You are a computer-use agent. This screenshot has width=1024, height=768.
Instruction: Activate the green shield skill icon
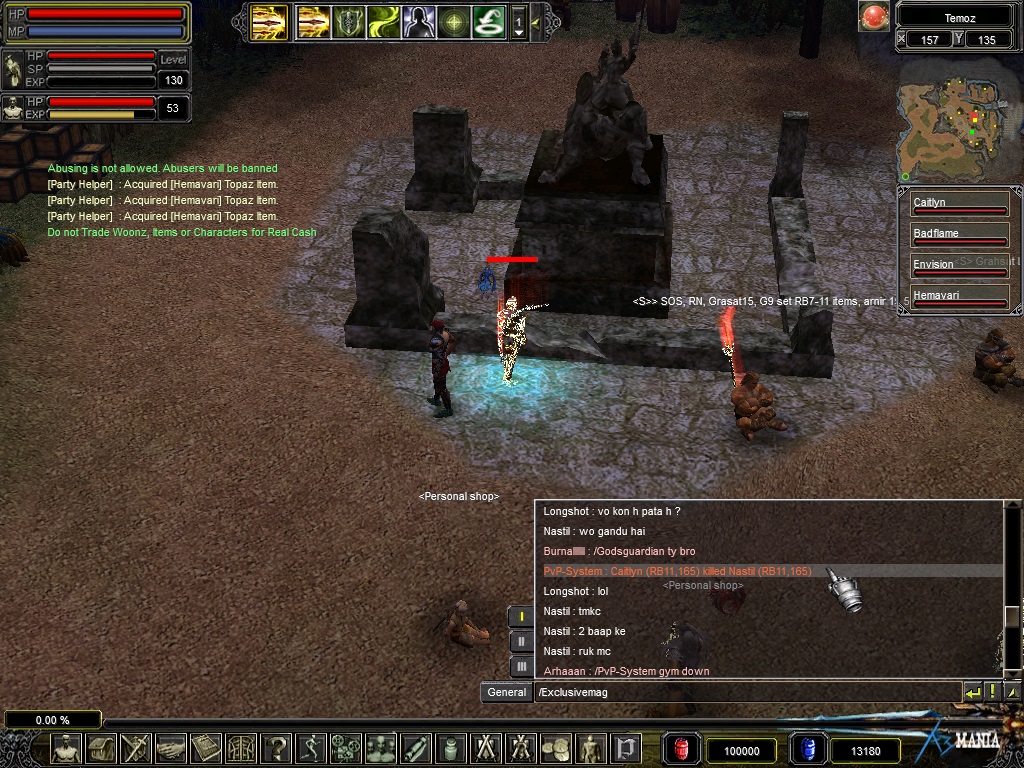(349, 21)
